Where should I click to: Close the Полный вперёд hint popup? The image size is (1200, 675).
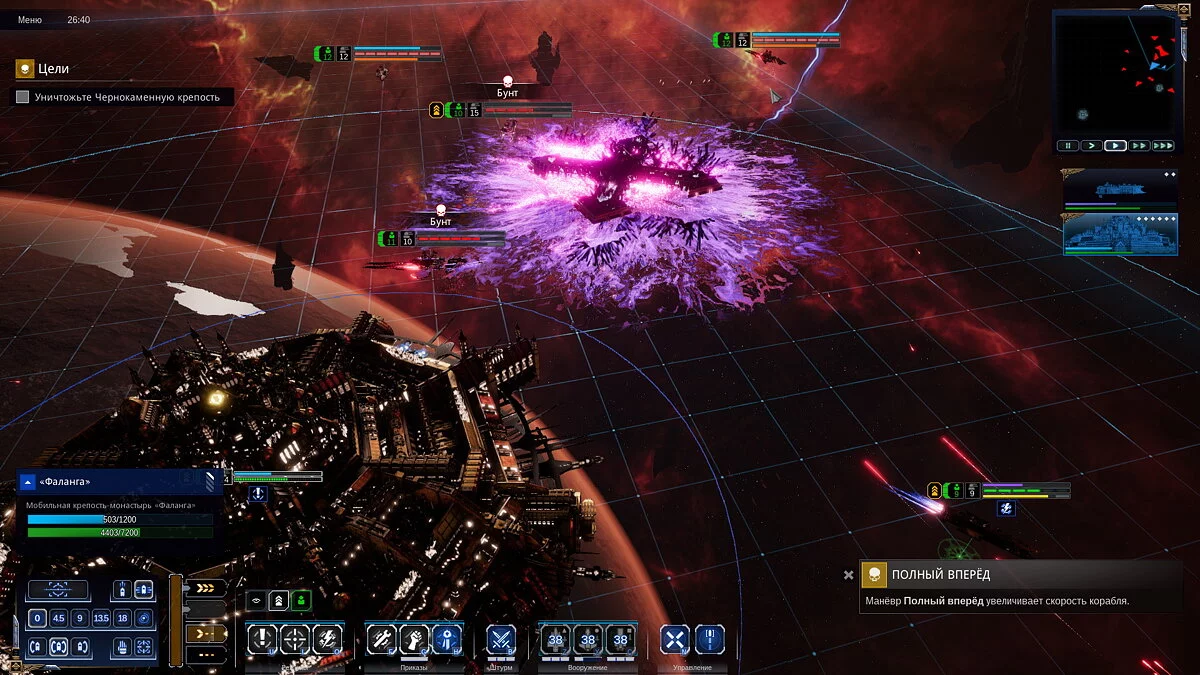(849, 575)
